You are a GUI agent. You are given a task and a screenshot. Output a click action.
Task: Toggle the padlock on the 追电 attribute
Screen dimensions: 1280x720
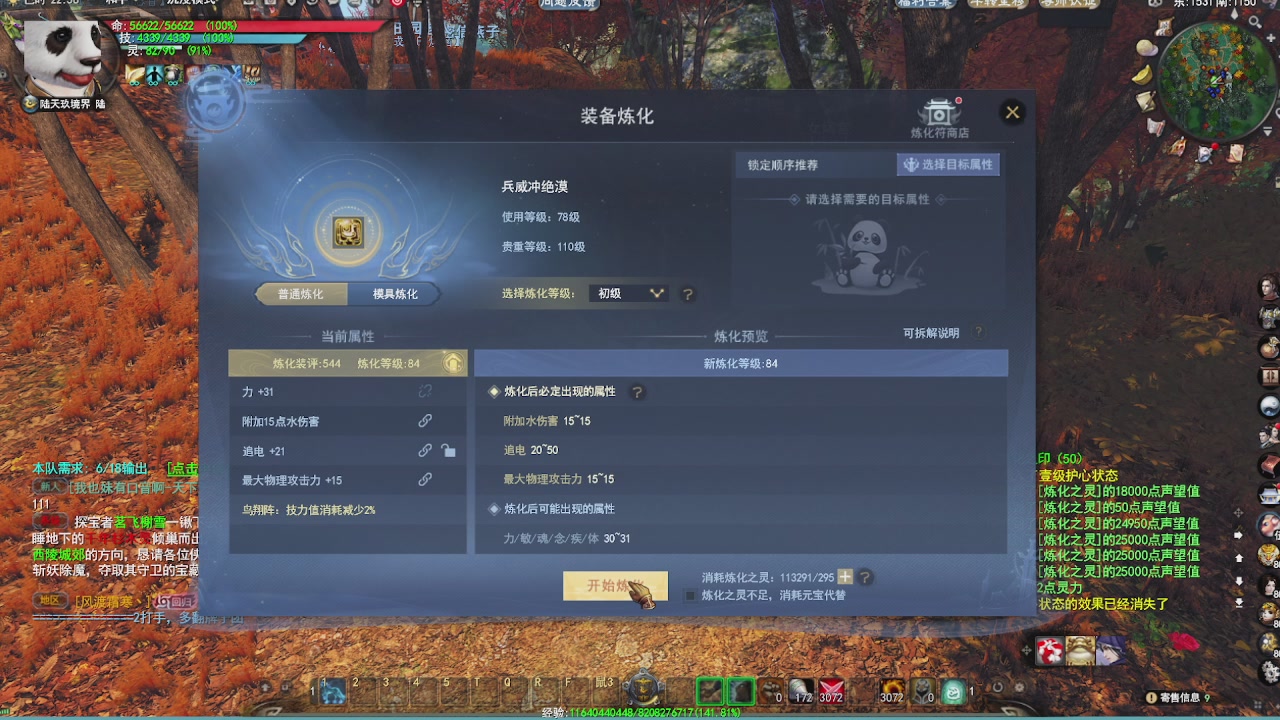(449, 452)
